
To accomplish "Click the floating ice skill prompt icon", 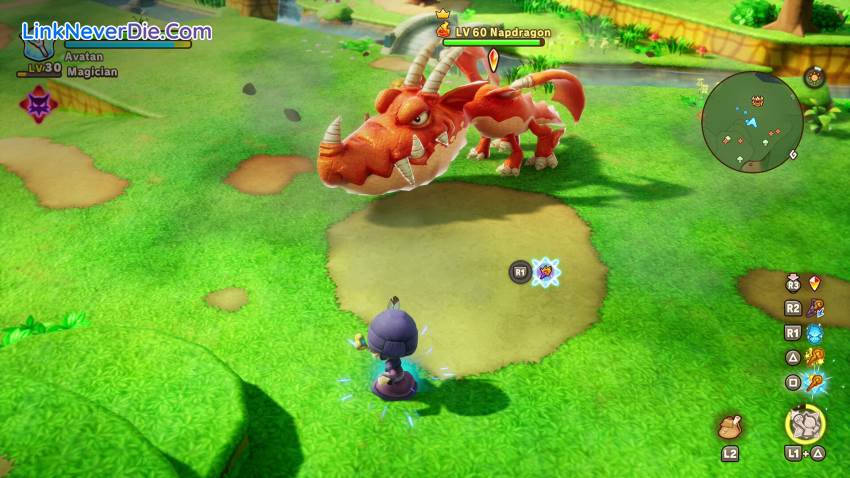I will 546,271.
